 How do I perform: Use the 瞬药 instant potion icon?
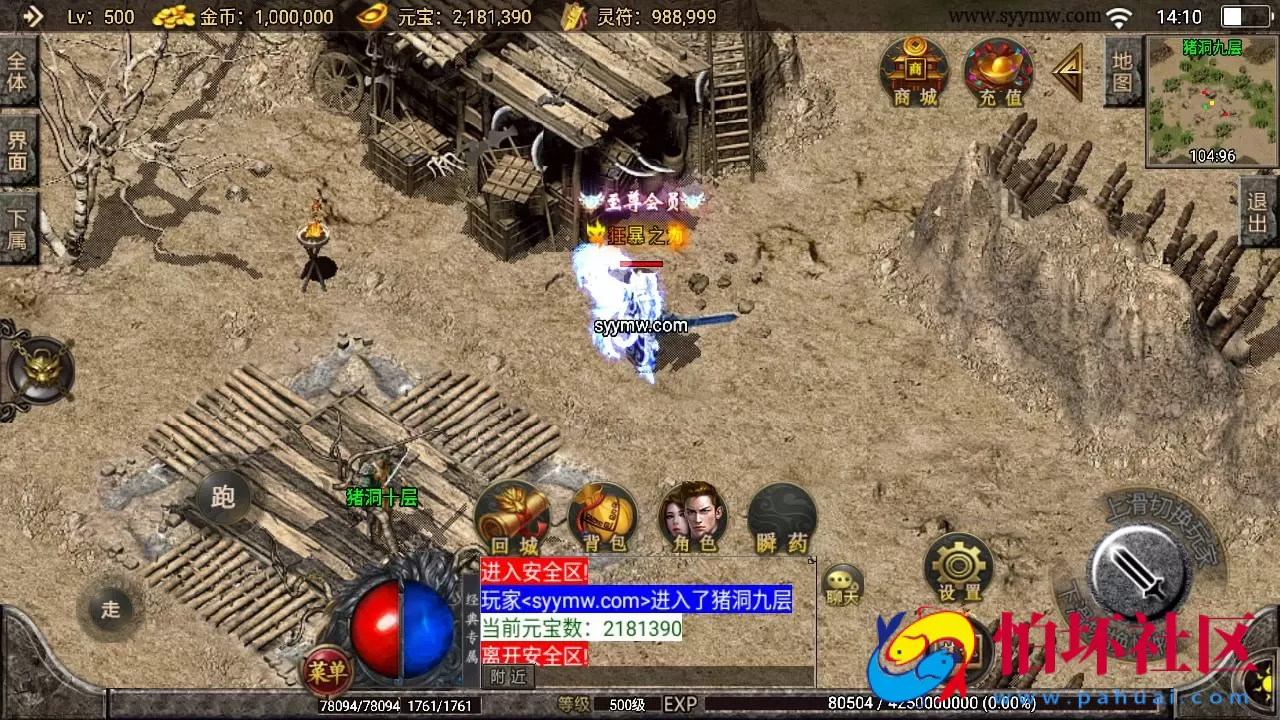782,514
